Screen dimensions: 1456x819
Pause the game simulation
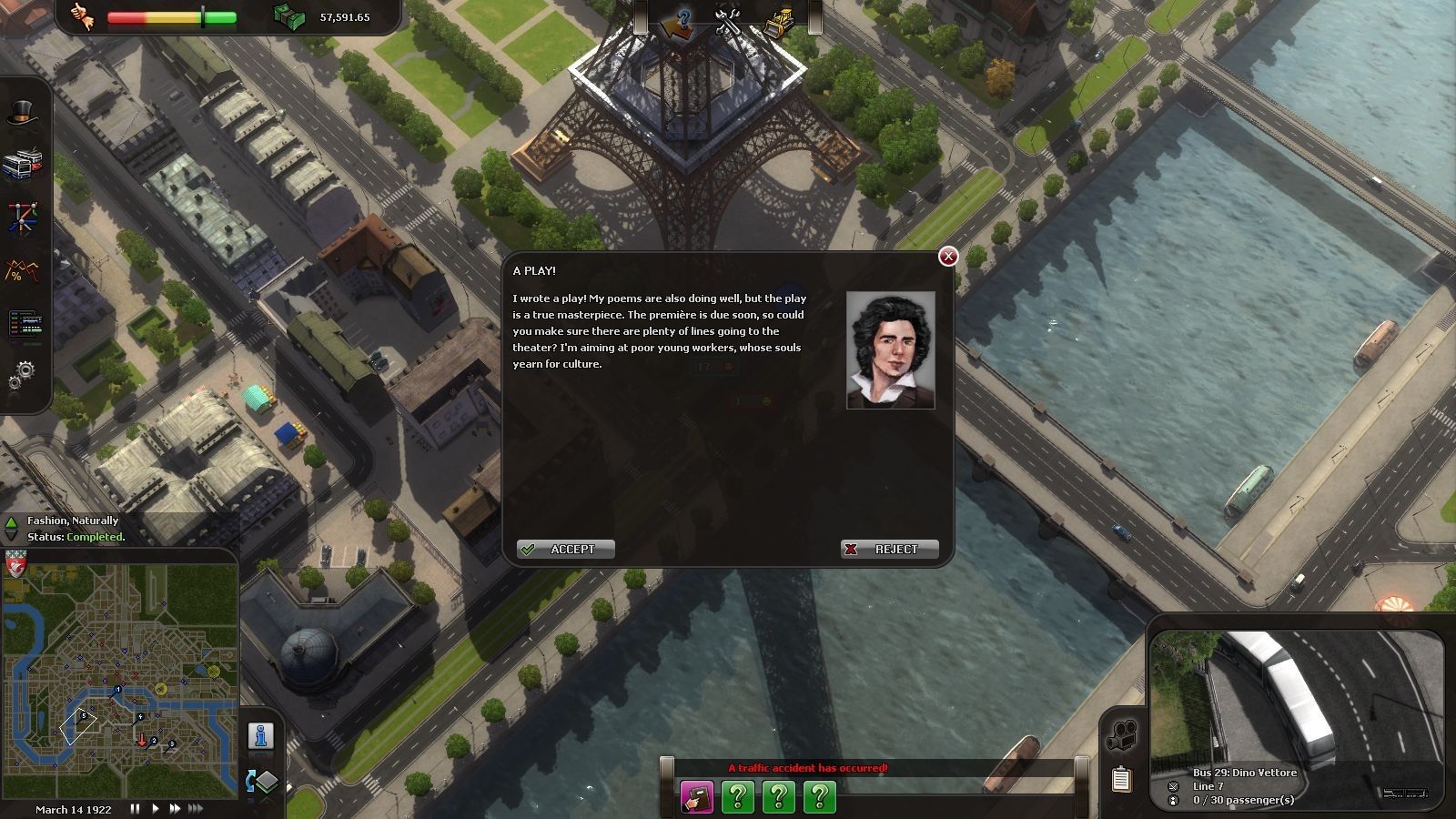point(136,808)
